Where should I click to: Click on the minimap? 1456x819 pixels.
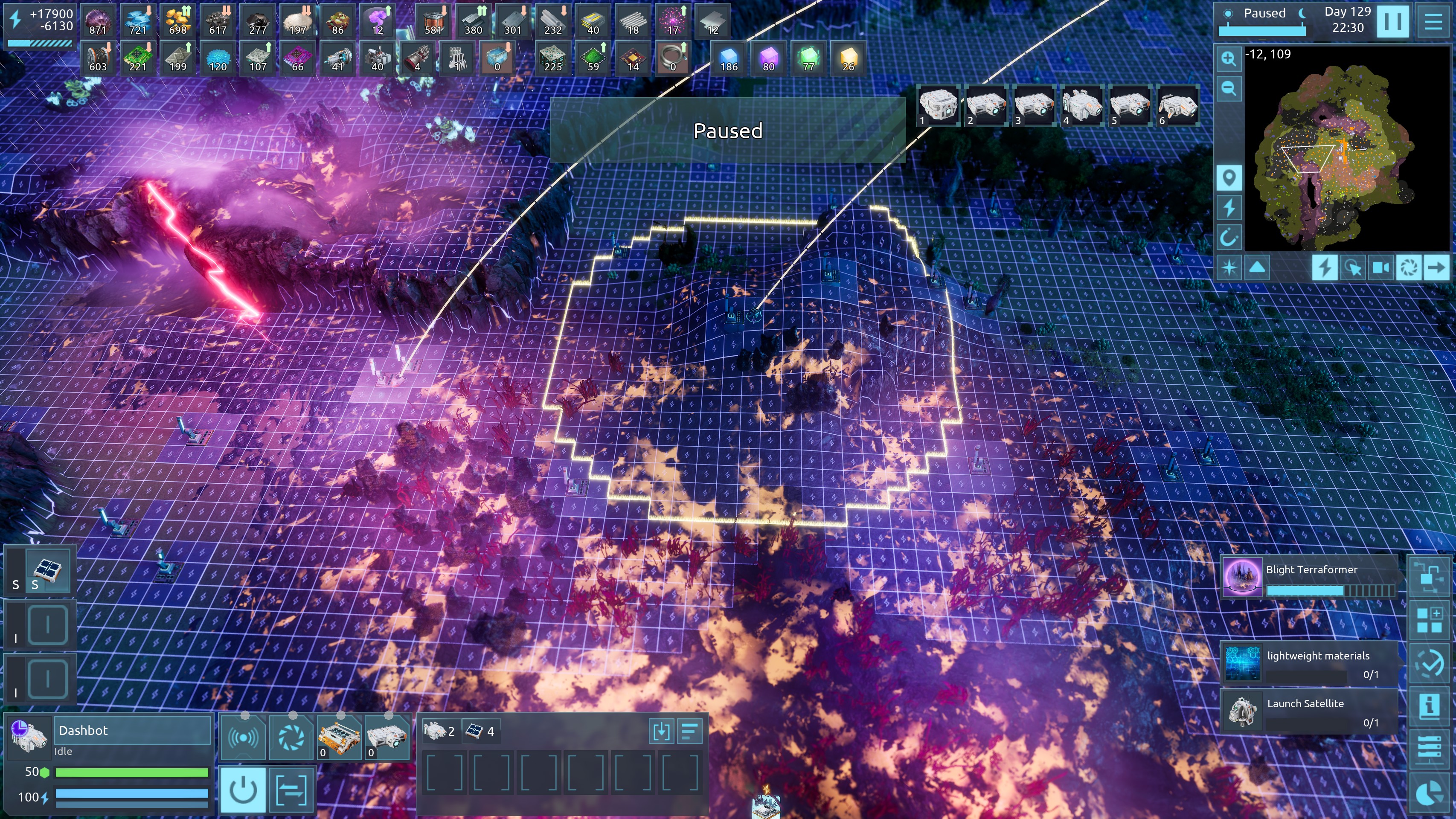pos(1345,153)
